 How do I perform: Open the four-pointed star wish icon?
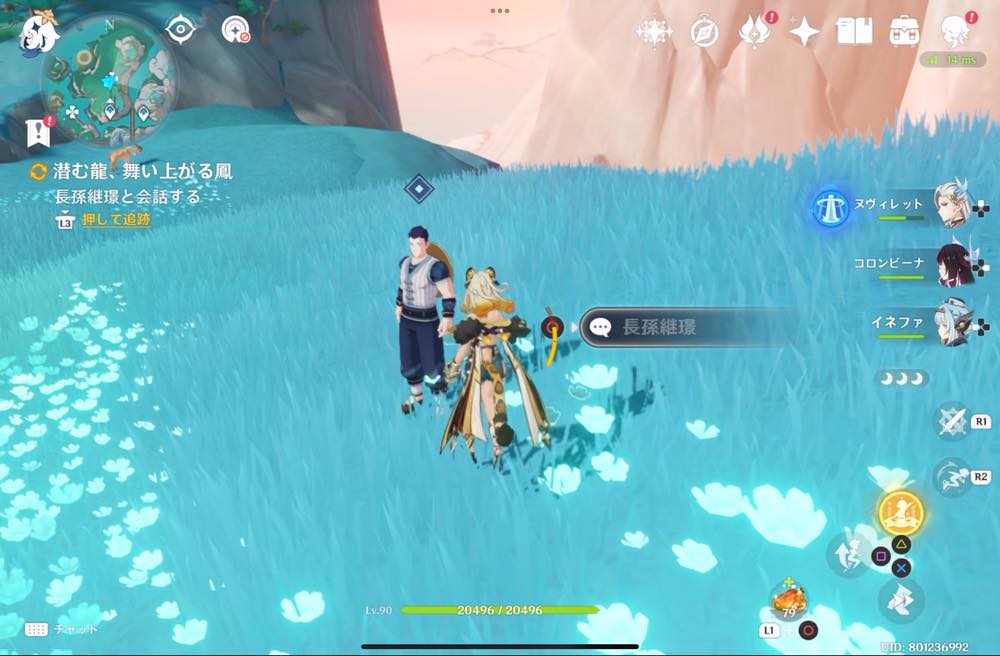[803, 32]
